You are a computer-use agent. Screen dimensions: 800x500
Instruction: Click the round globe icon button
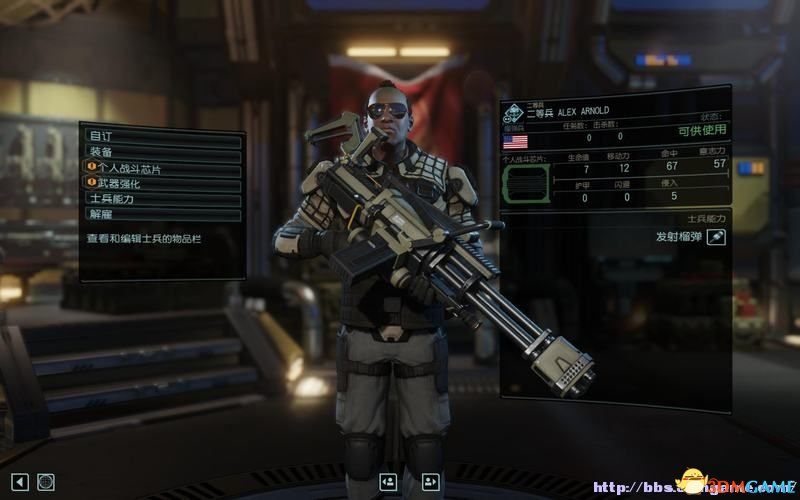pyautogui.click(x=46, y=481)
